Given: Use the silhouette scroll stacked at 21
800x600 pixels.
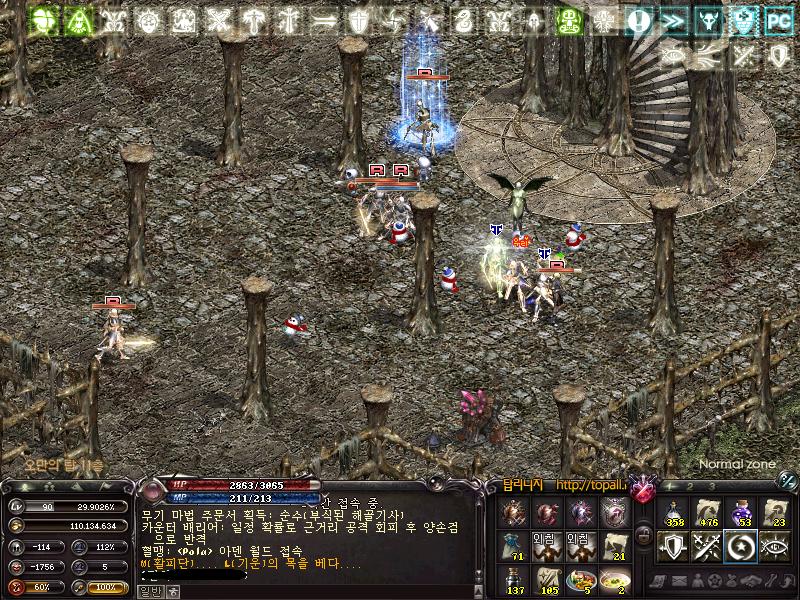Looking at the screenshot, I should (x=614, y=547).
